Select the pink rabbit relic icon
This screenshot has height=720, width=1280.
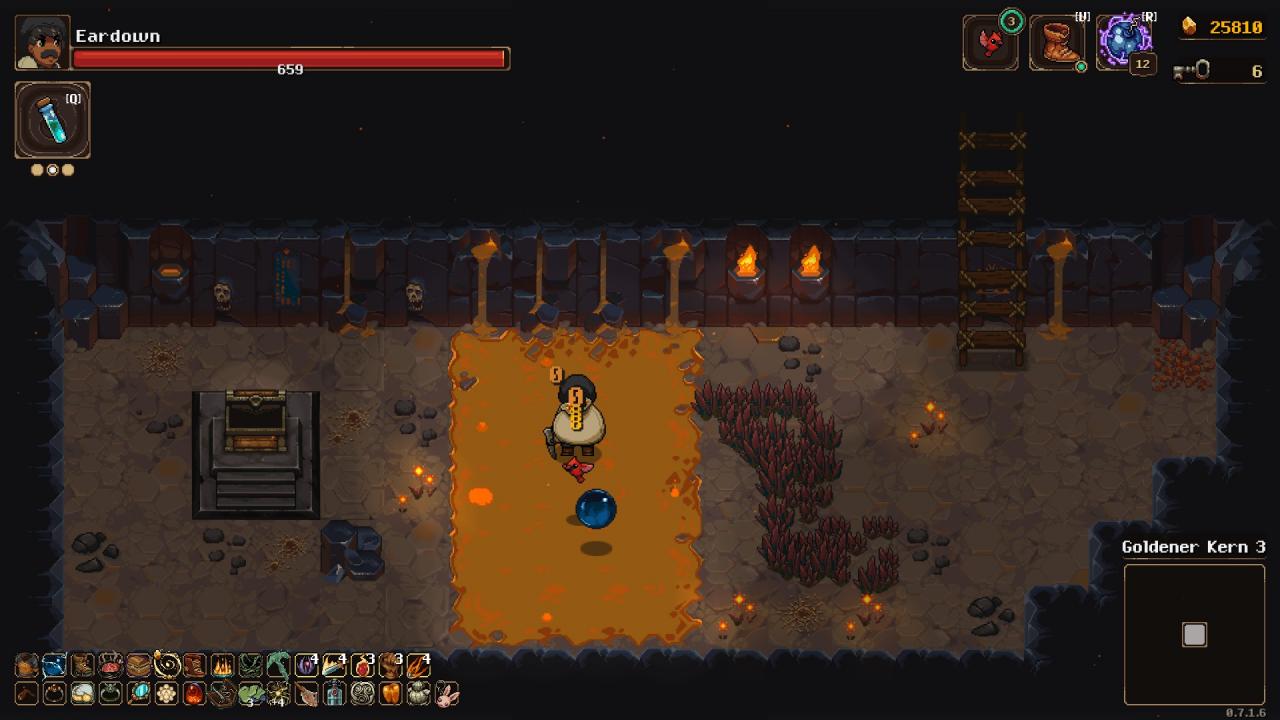(447, 693)
